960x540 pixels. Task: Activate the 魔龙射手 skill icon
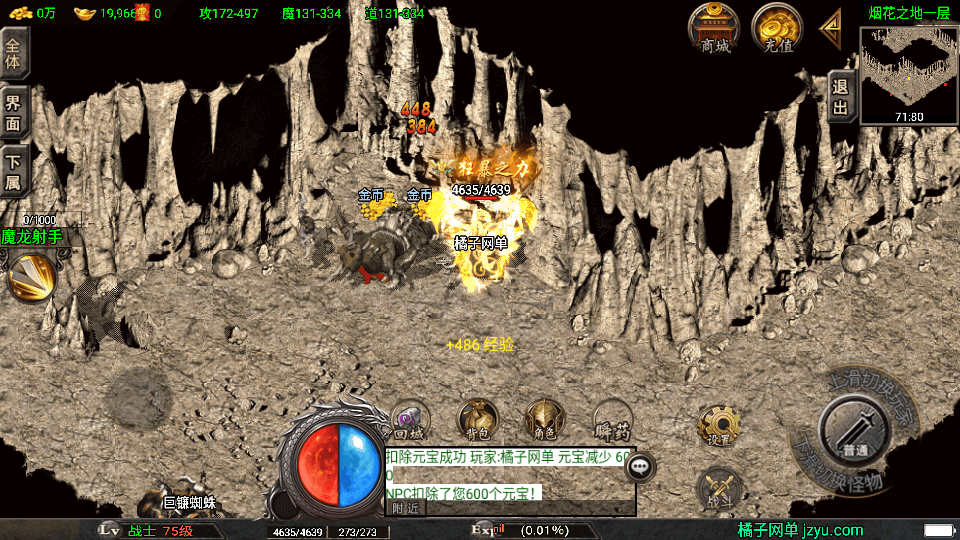[30, 277]
